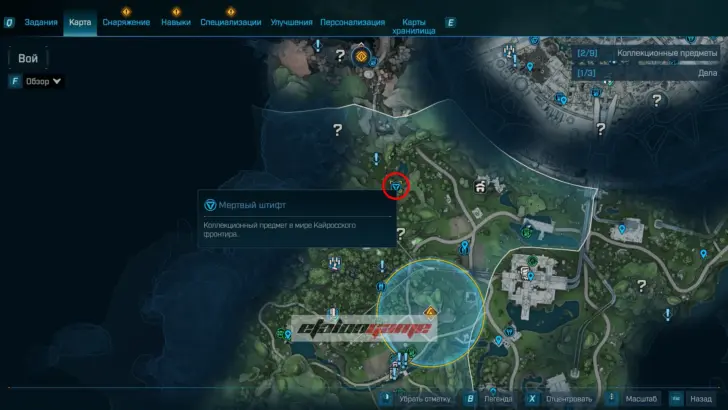Select the Коллекционные предметы tracker row
The height and width of the screenshot is (410, 728).
[649, 53]
